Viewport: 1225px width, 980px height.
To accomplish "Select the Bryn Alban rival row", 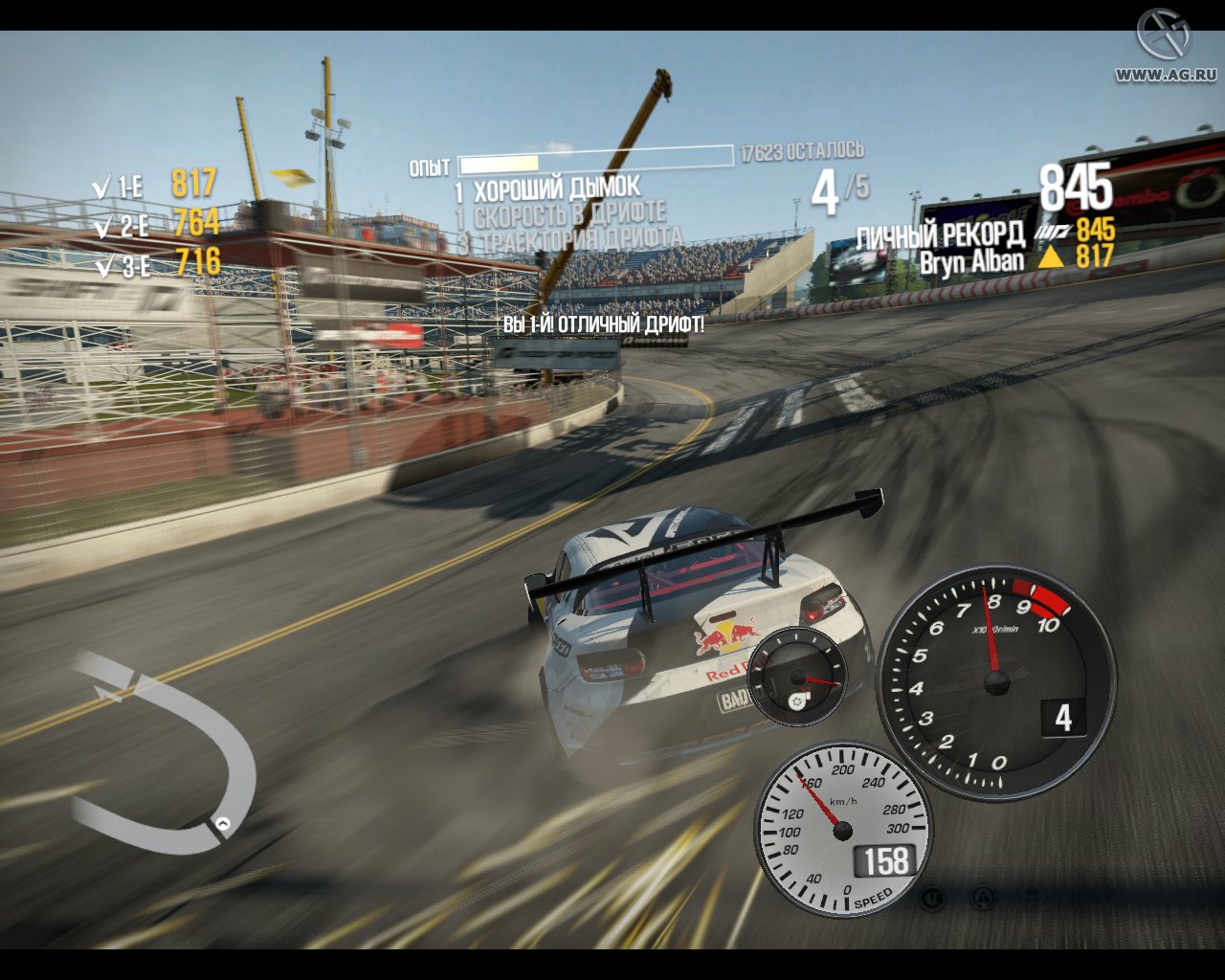I will click(x=1016, y=259).
